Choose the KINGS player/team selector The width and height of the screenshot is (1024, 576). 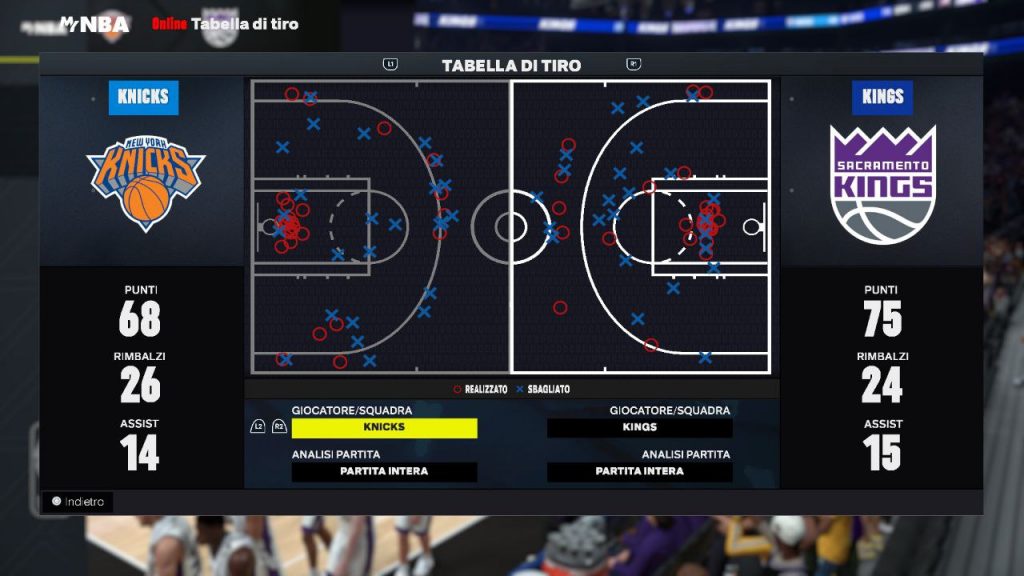coord(639,428)
